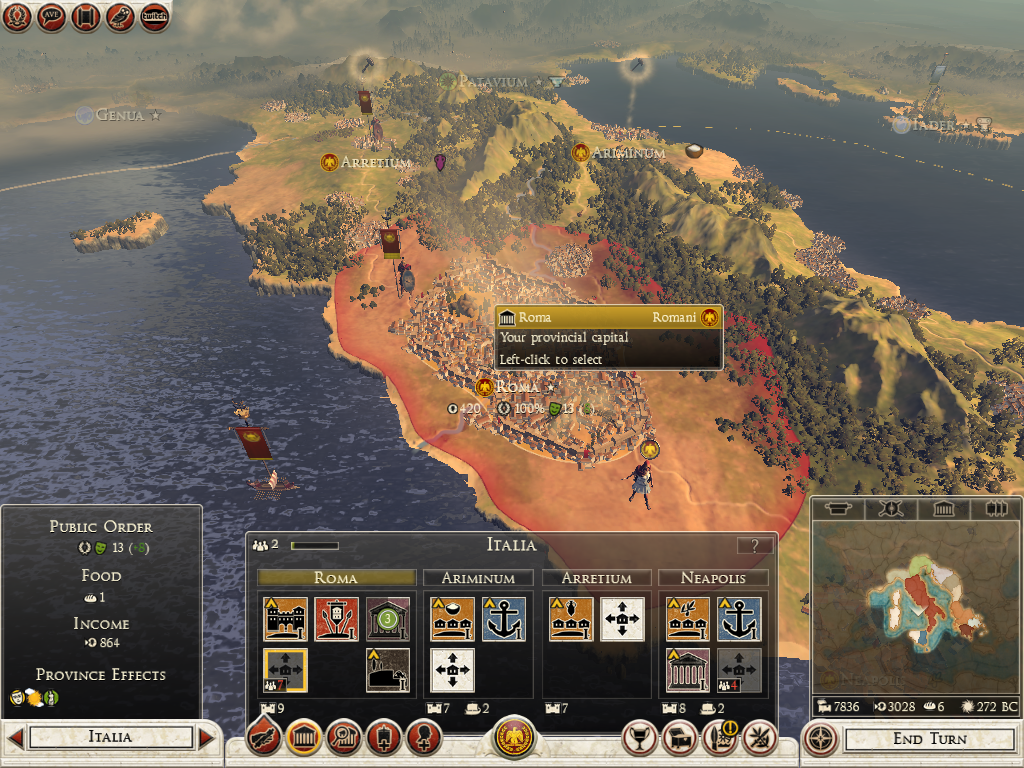Switch to the next province arrow
Screen dimensions: 1024x768
point(206,738)
